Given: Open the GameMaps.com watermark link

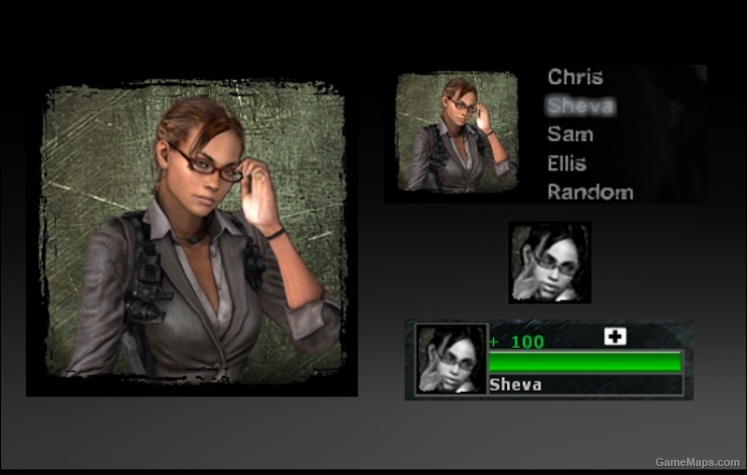Looking at the screenshot, I should (698, 462).
